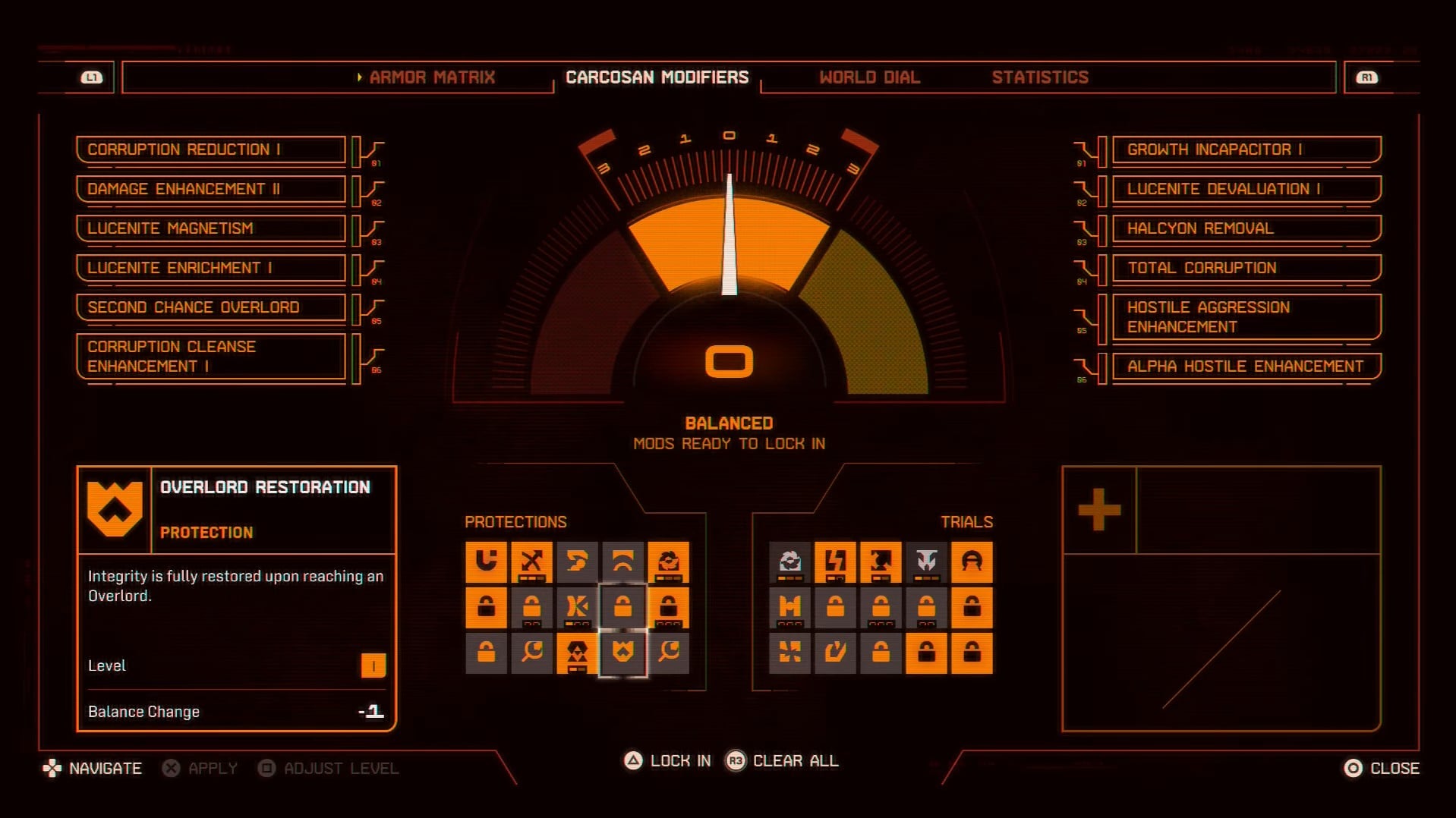Click the Lucenite Magnetism entry
This screenshot has width=1456, height=818.
[210, 228]
